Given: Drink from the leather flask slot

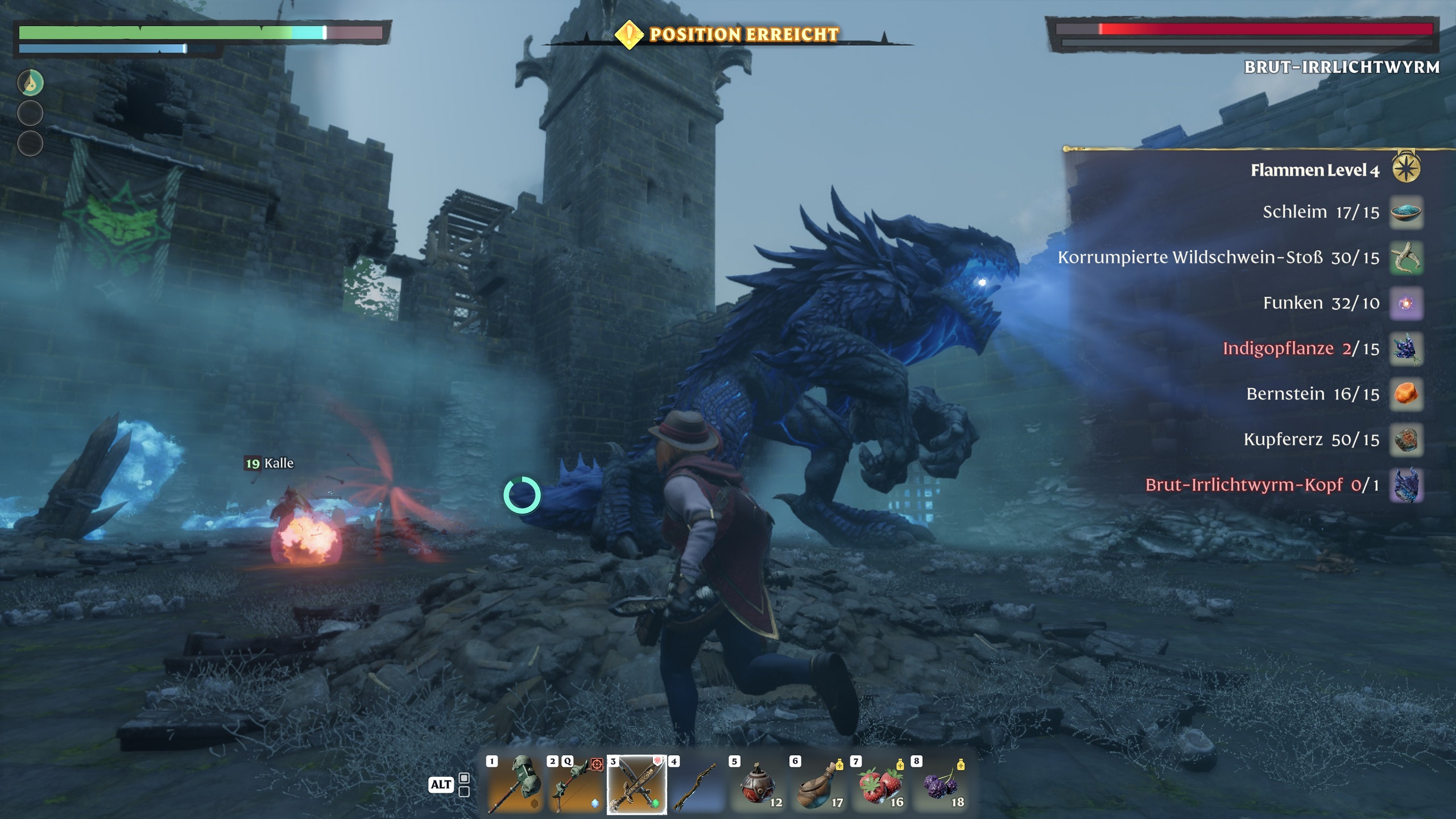Looking at the screenshot, I should [x=818, y=784].
